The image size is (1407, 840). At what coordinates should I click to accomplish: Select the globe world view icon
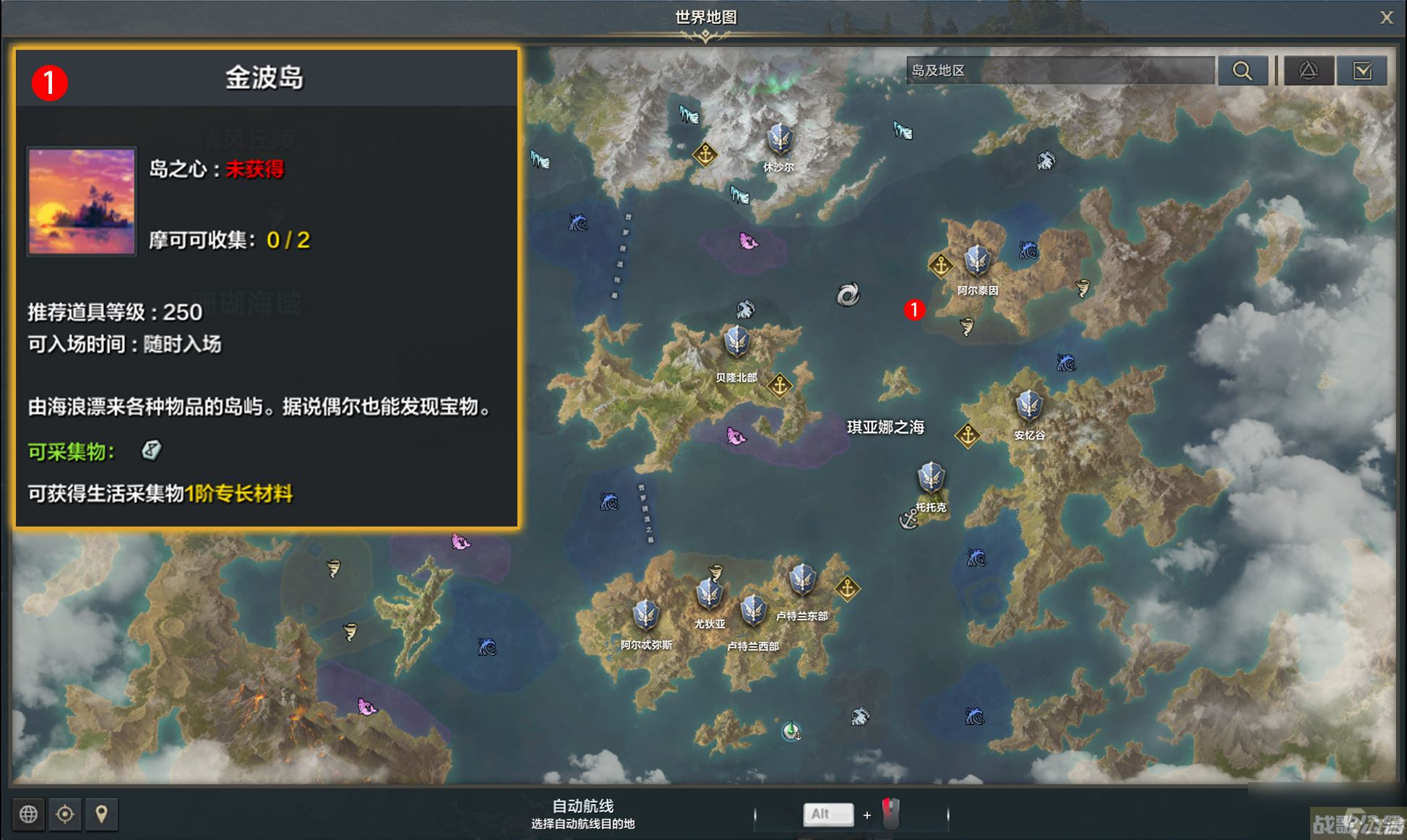(x=28, y=814)
